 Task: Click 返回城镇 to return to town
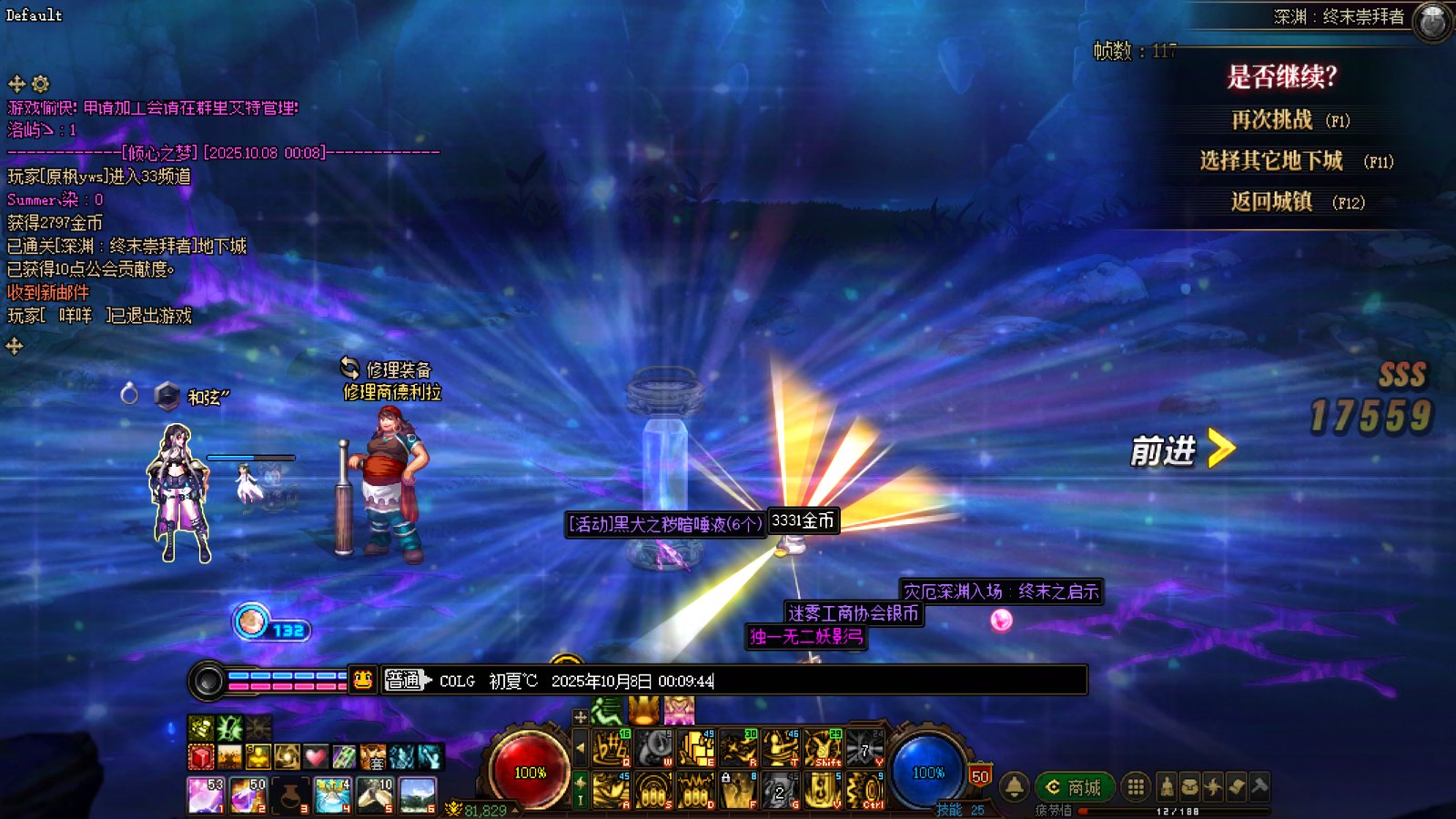(1272, 202)
